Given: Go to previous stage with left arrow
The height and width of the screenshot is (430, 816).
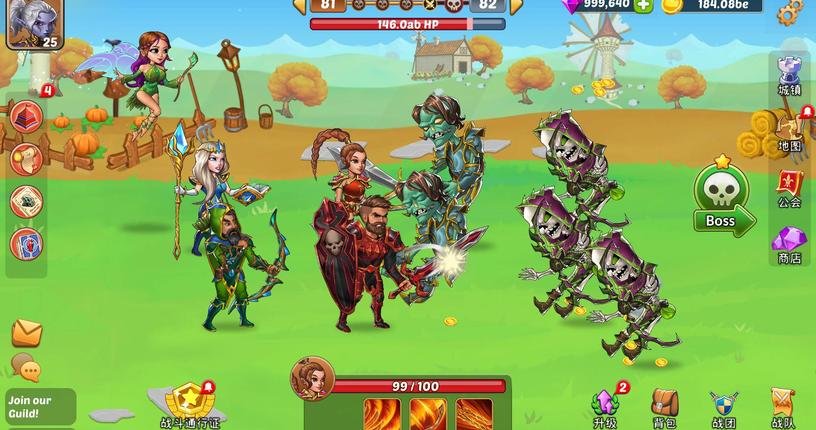Looking at the screenshot, I should 298,5.
